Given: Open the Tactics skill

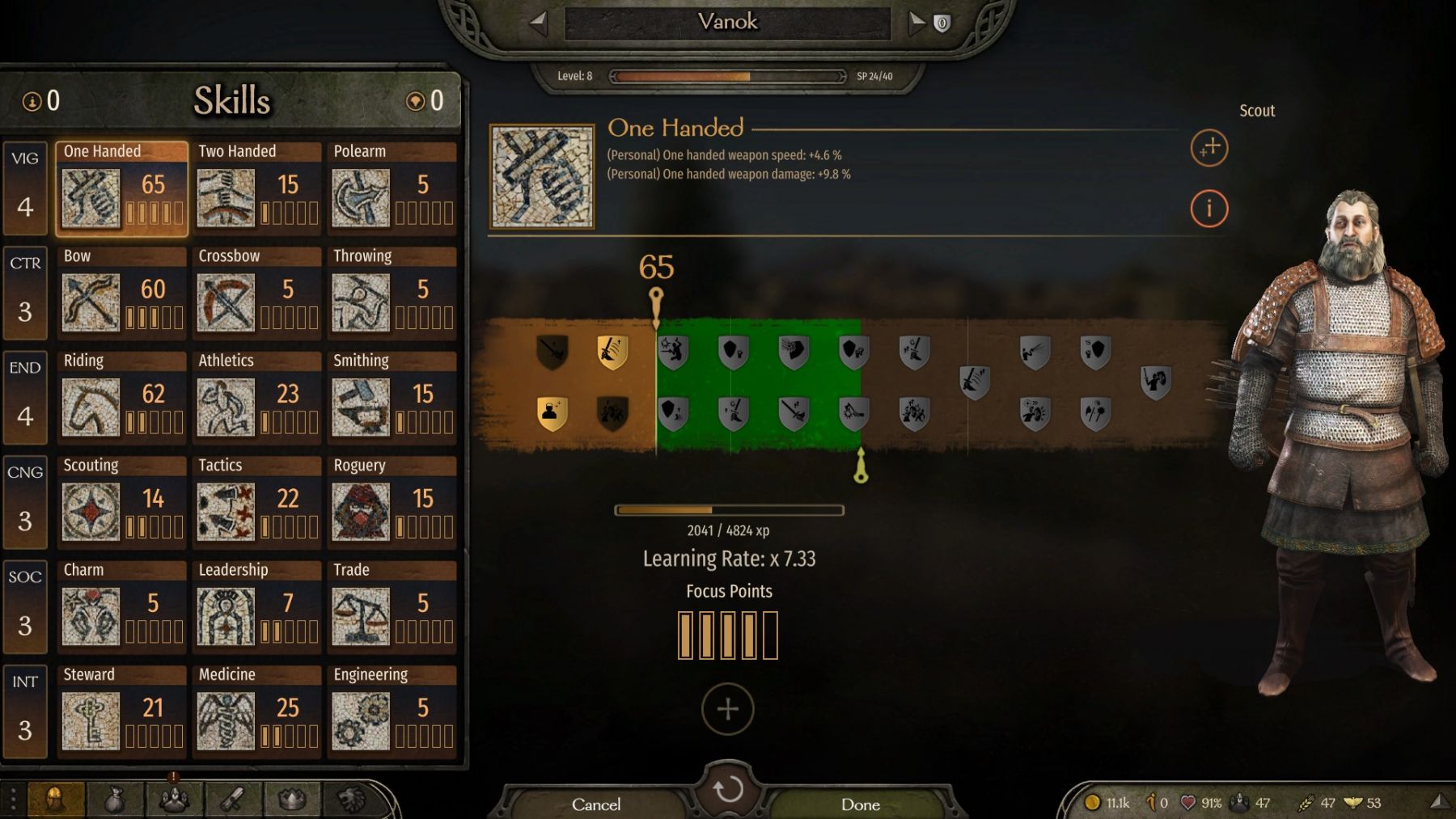Looking at the screenshot, I should click(x=257, y=503).
